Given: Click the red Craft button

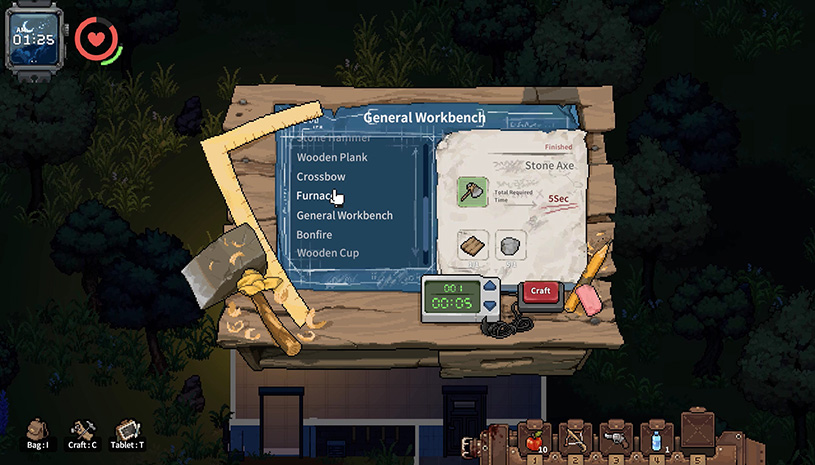Looking at the screenshot, I should point(541,291).
